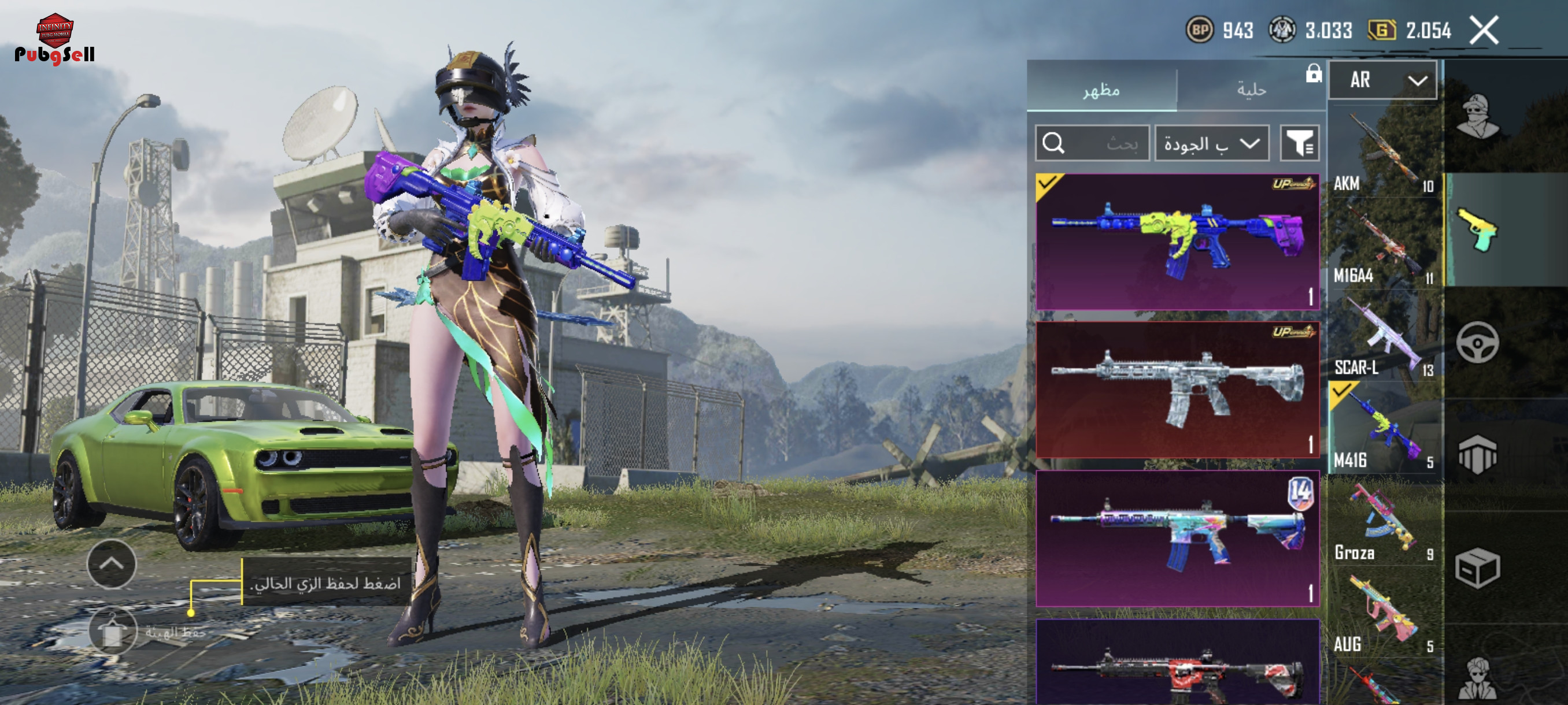Image resolution: width=1568 pixels, height=705 pixels.
Task: Open the sort by quality dropdown
Action: (x=1211, y=143)
